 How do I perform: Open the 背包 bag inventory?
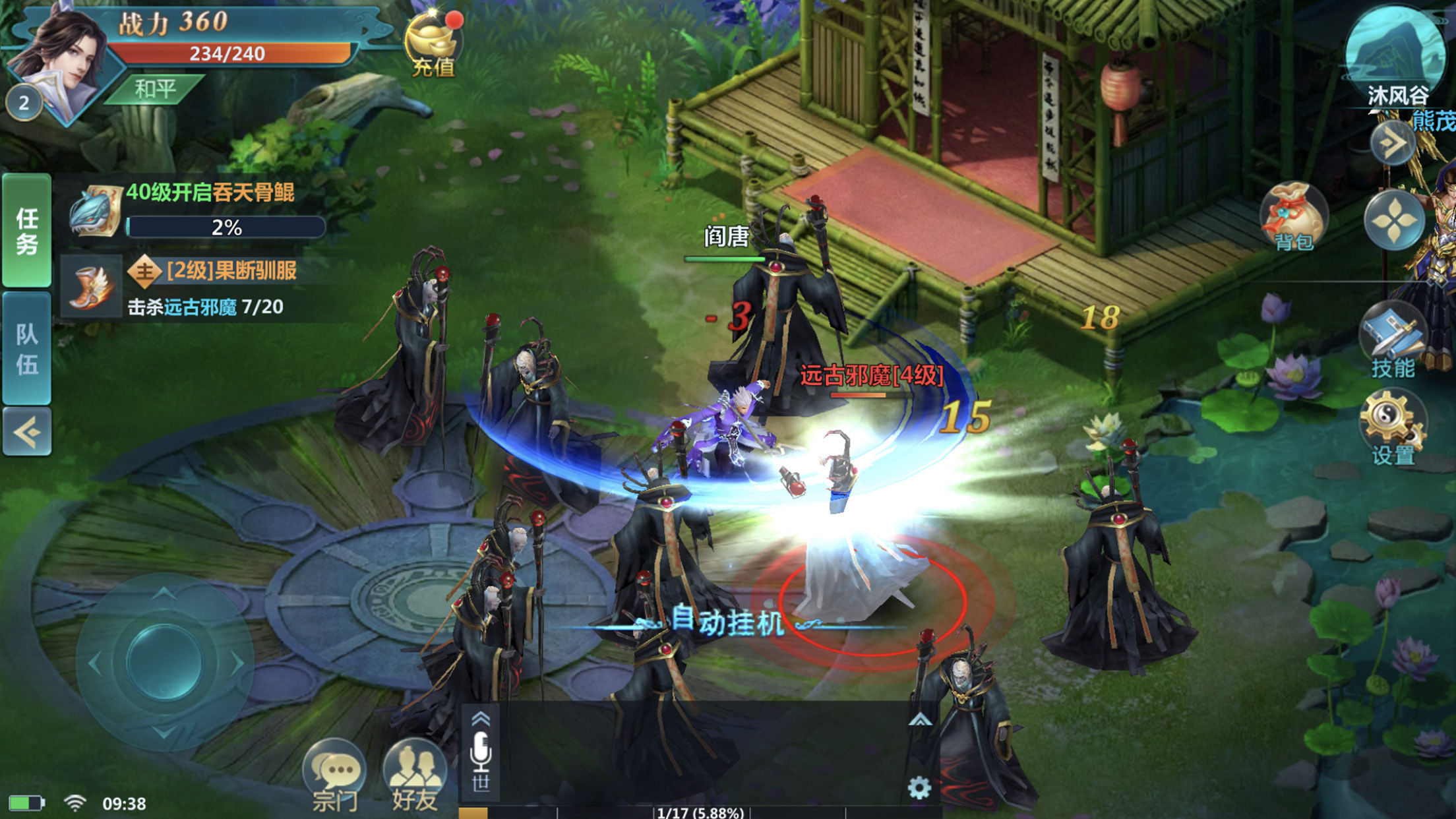point(1293,218)
